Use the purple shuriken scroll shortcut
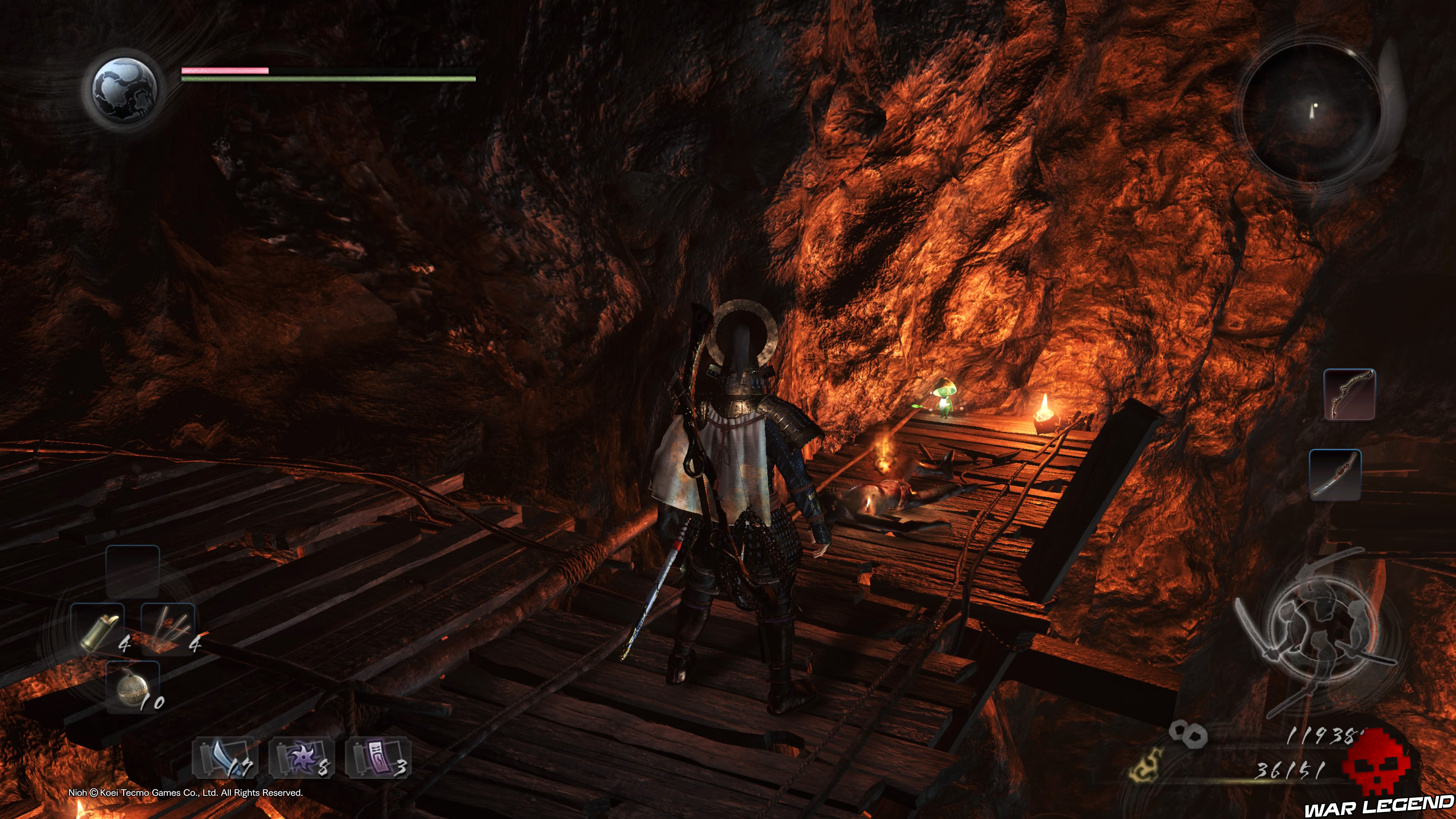 pyautogui.click(x=301, y=758)
